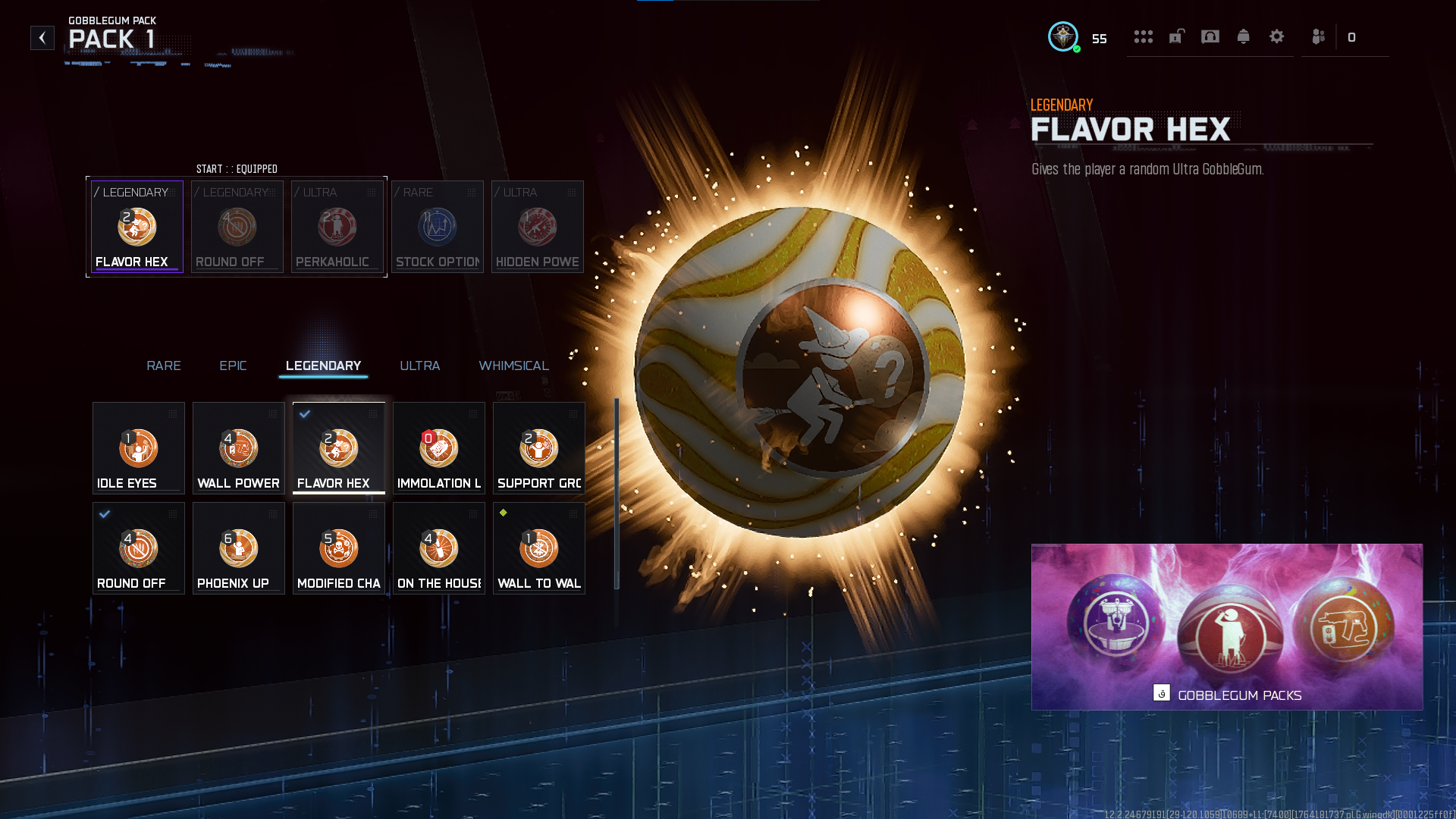
Task: Choose the Wall Power gobblegum
Action: [x=239, y=447]
